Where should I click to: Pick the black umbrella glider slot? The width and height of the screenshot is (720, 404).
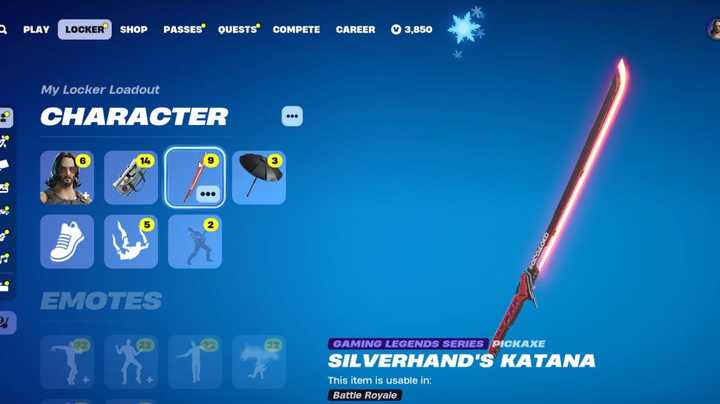pos(259,178)
